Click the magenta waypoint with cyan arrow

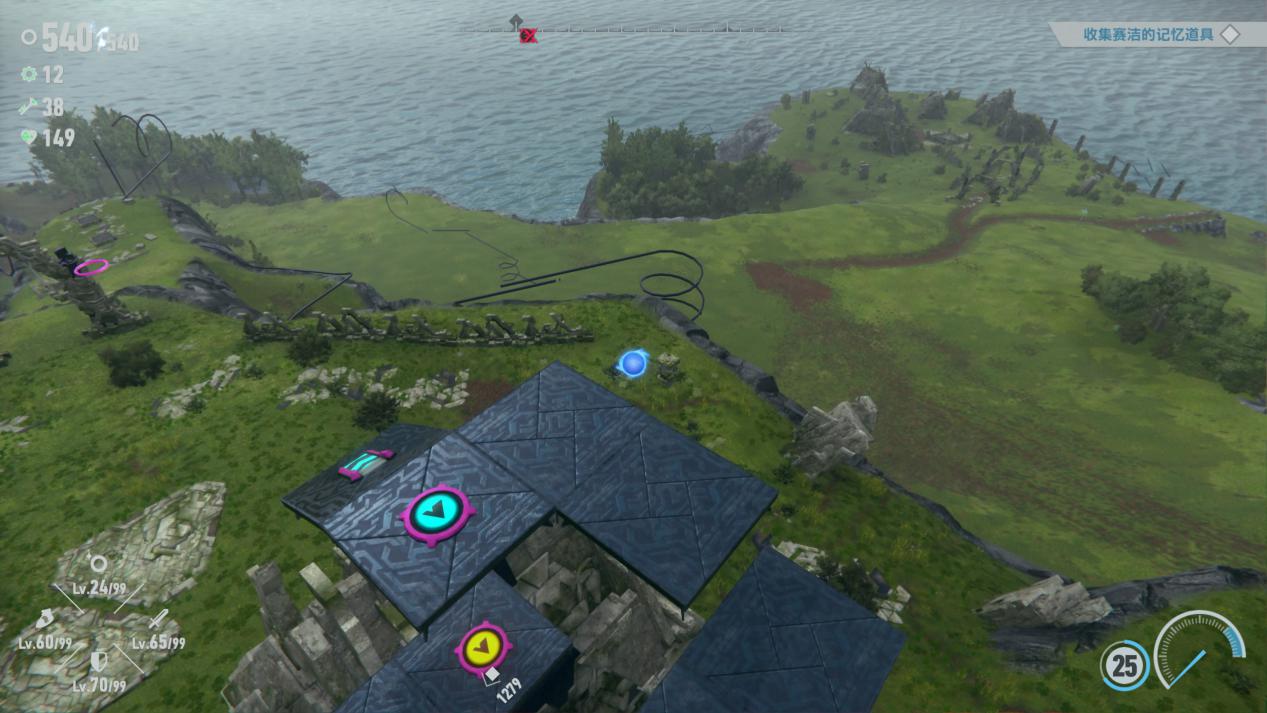[438, 514]
